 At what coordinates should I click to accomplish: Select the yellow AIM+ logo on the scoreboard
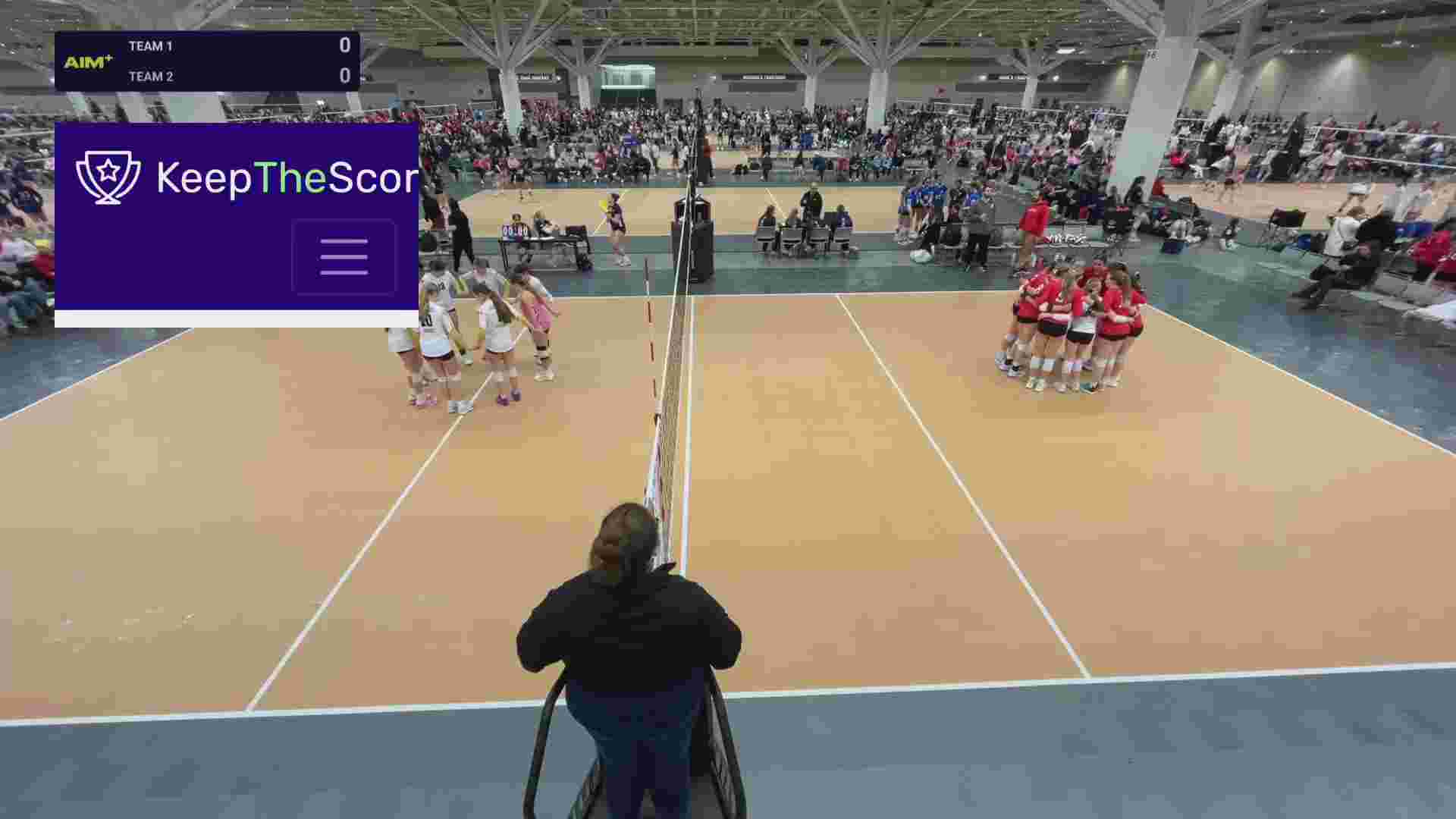point(86,62)
